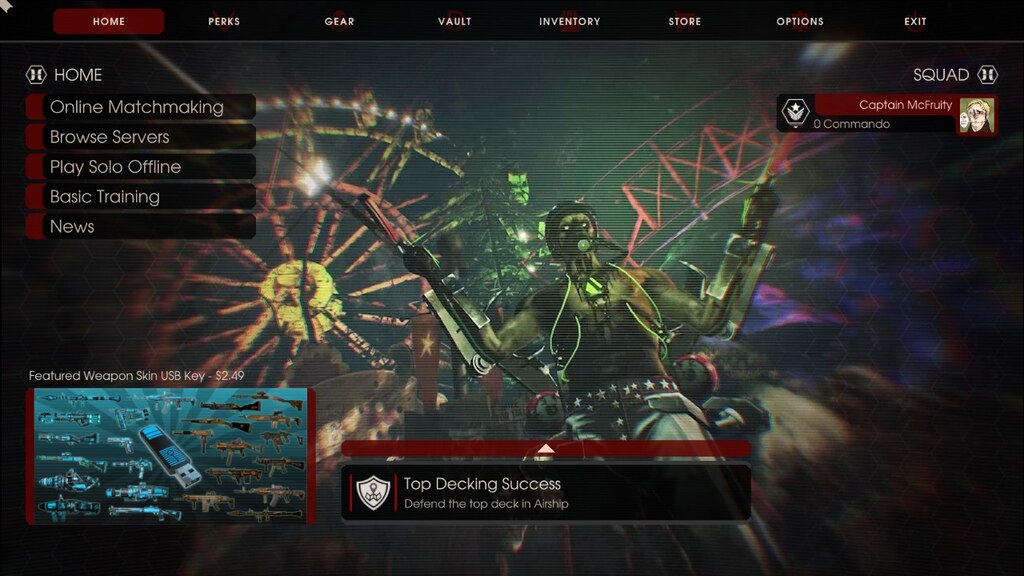Show the Inventory tab
1024x576 pixels.
(x=570, y=21)
